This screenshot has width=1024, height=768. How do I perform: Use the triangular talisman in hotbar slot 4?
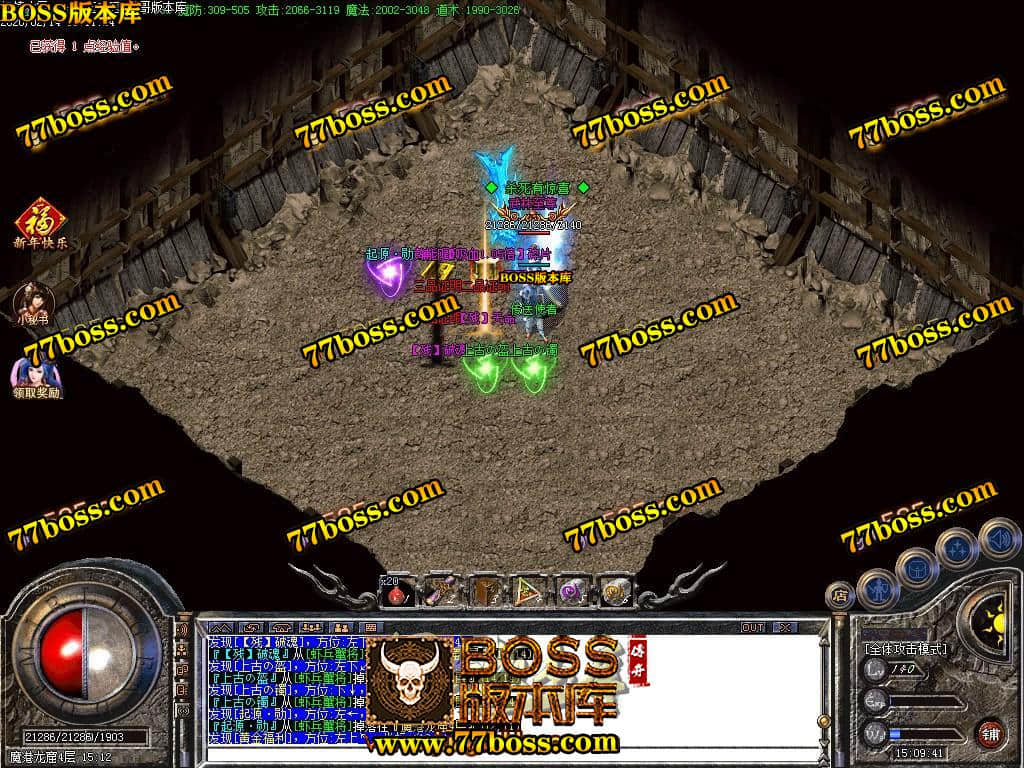[x=527, y=592]
